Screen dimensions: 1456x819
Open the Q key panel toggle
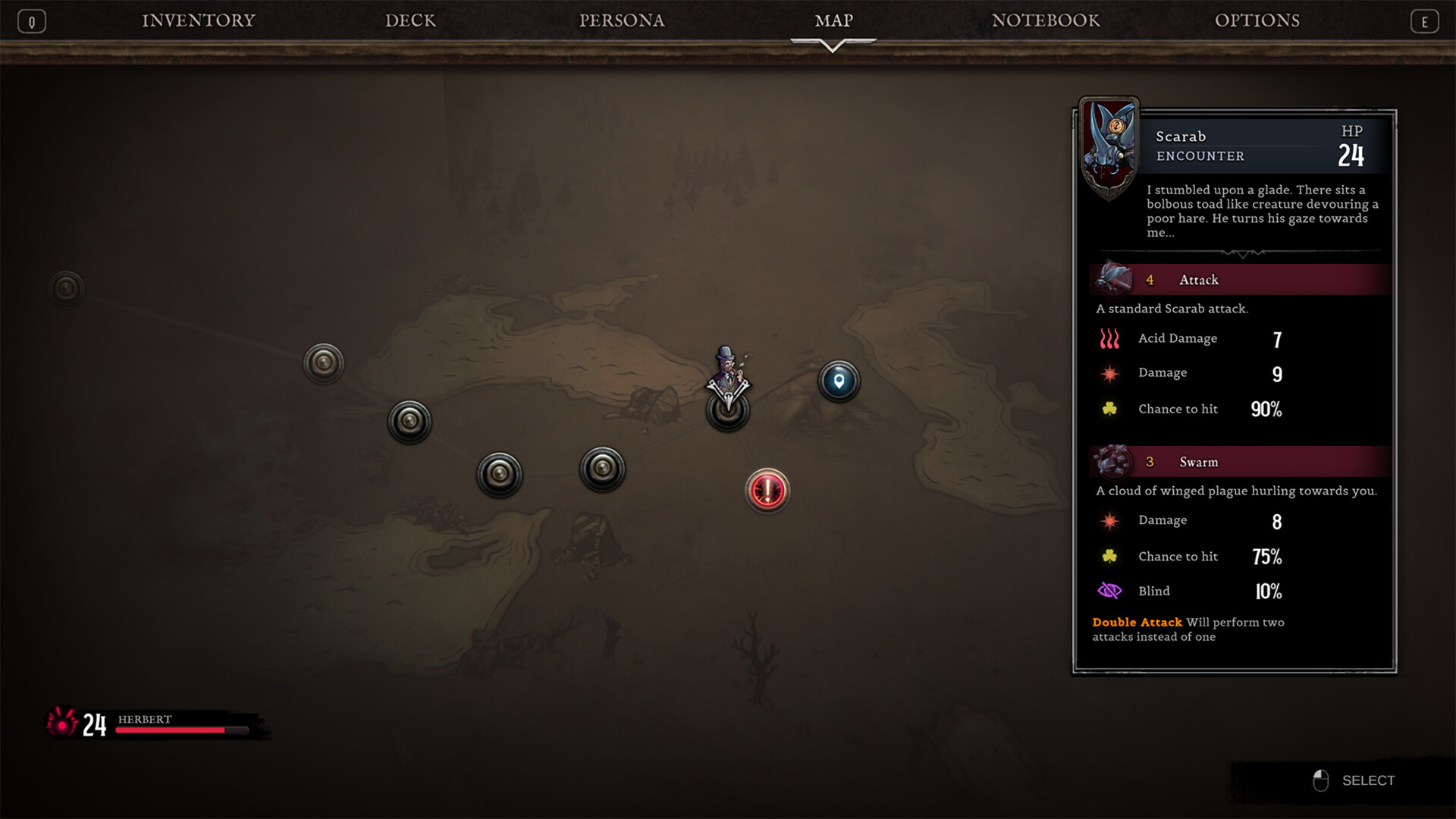(31, 20)
